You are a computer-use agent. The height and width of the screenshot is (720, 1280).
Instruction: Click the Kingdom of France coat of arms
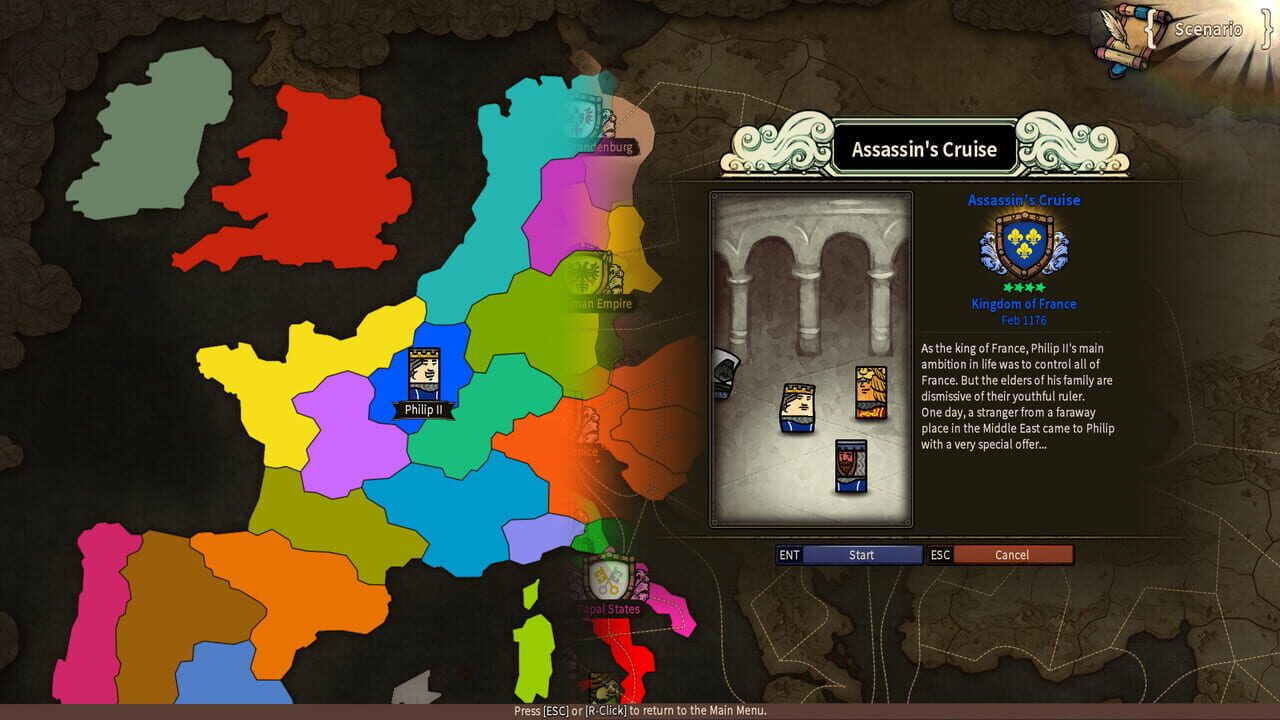(1022, 245)
